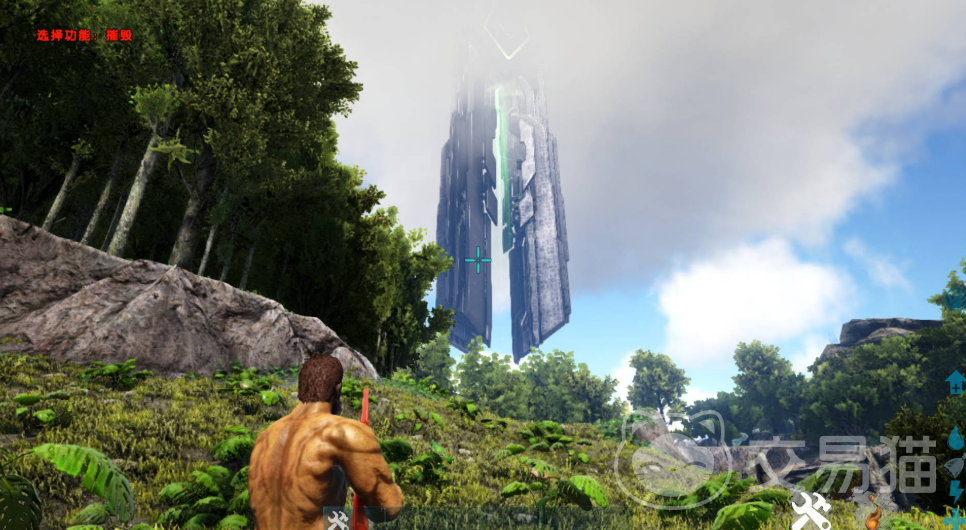This screenshot has height=530, width=966.
Task: Open the large white hammer-and-wrench crafting icon
Action: click(809, 512)
